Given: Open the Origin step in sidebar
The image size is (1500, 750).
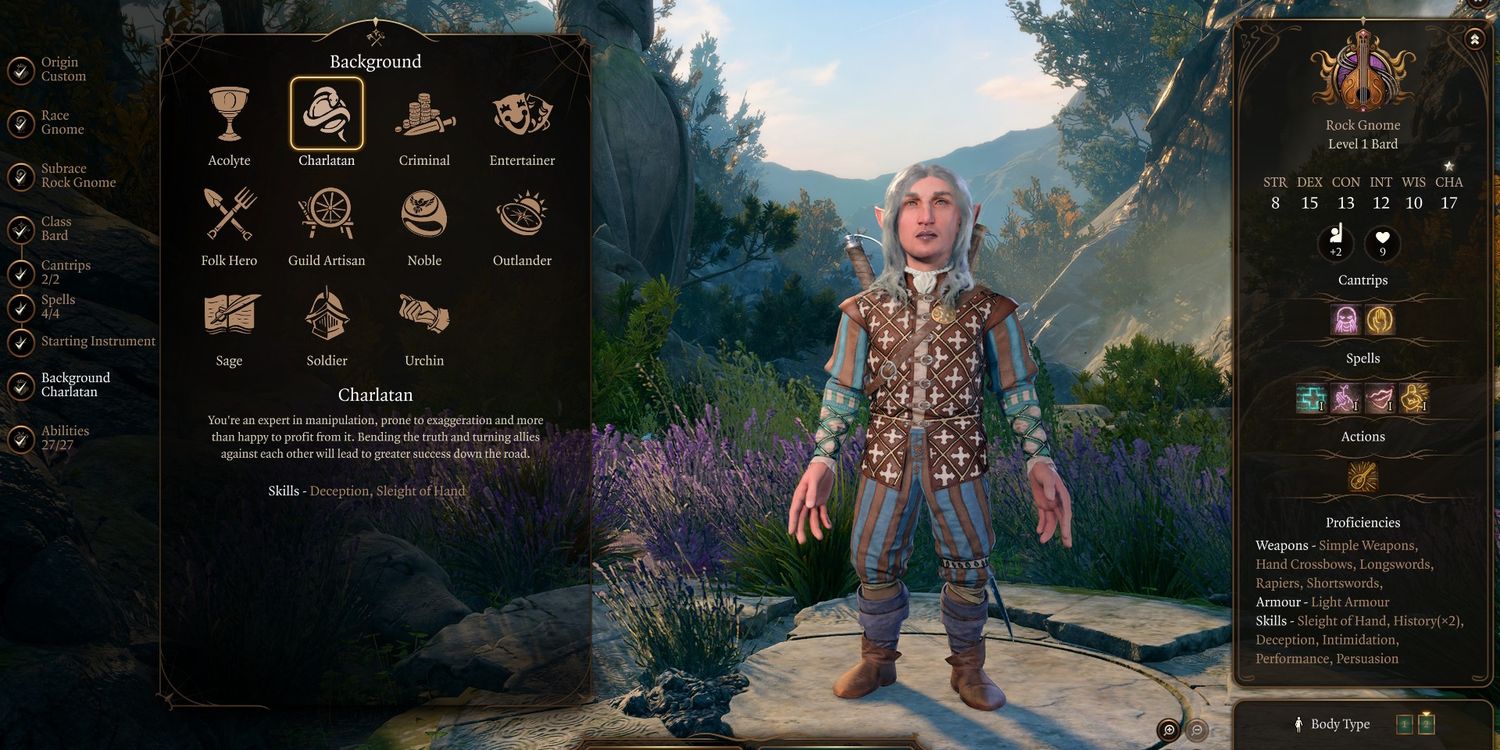Looking at the screenshot, I should point(62,70).
